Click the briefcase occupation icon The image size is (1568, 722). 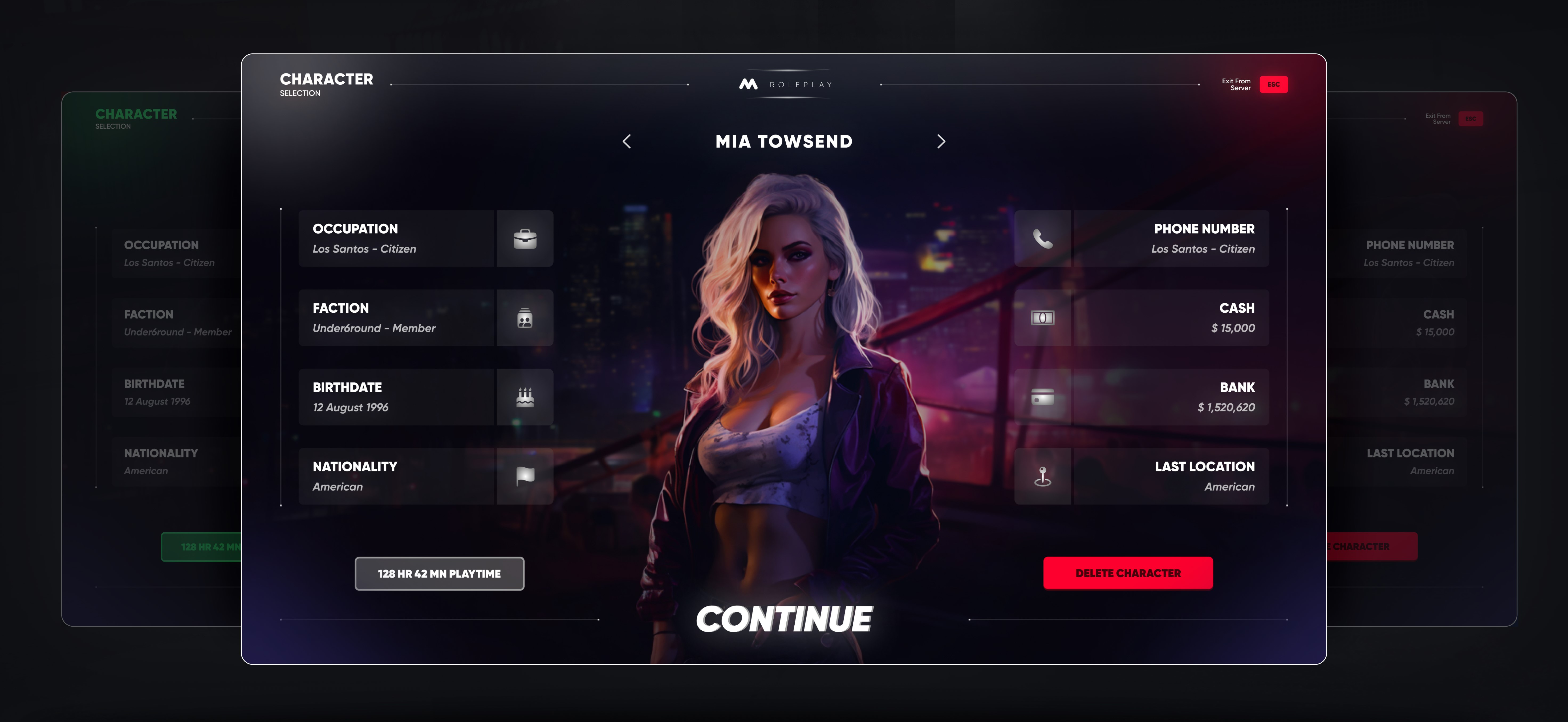(525, 239)
